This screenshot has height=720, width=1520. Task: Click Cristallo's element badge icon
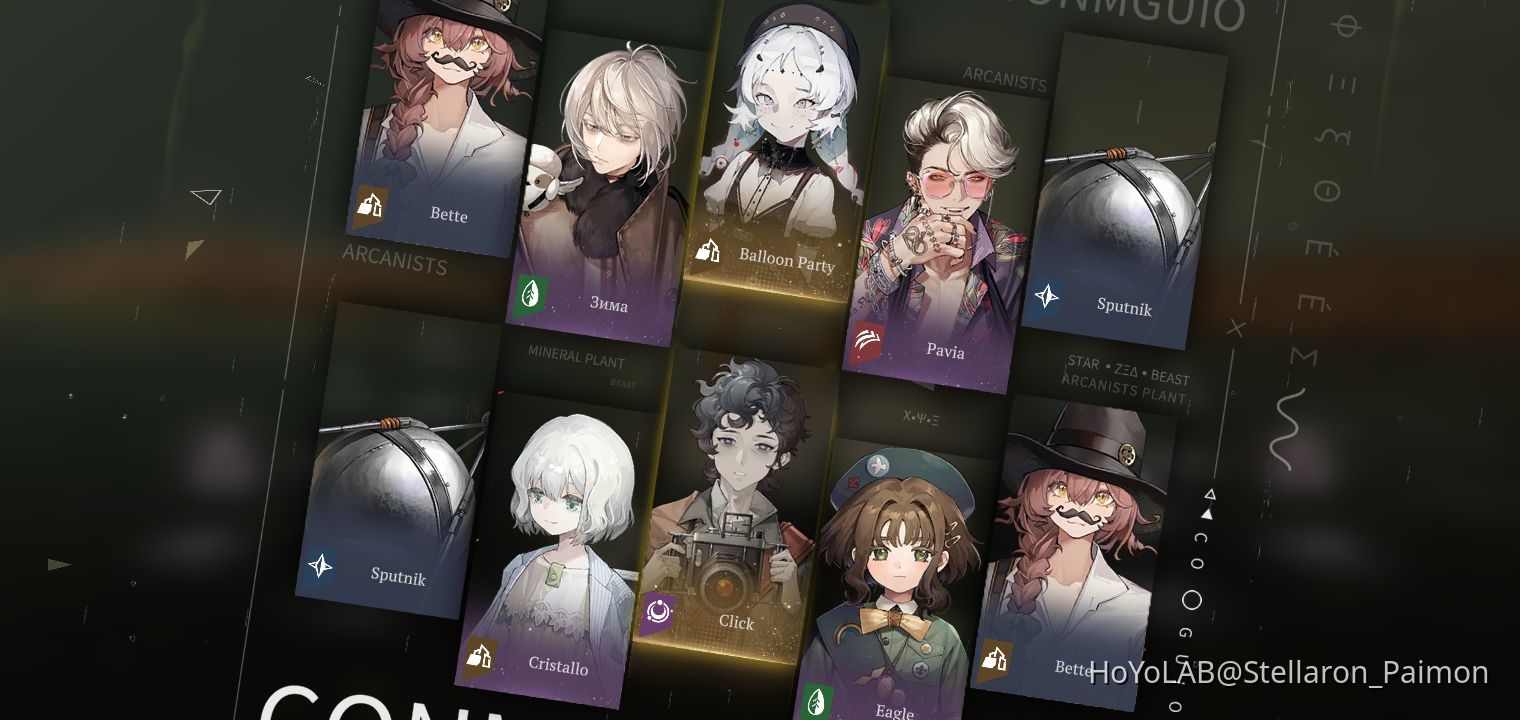tap(479, 657)
